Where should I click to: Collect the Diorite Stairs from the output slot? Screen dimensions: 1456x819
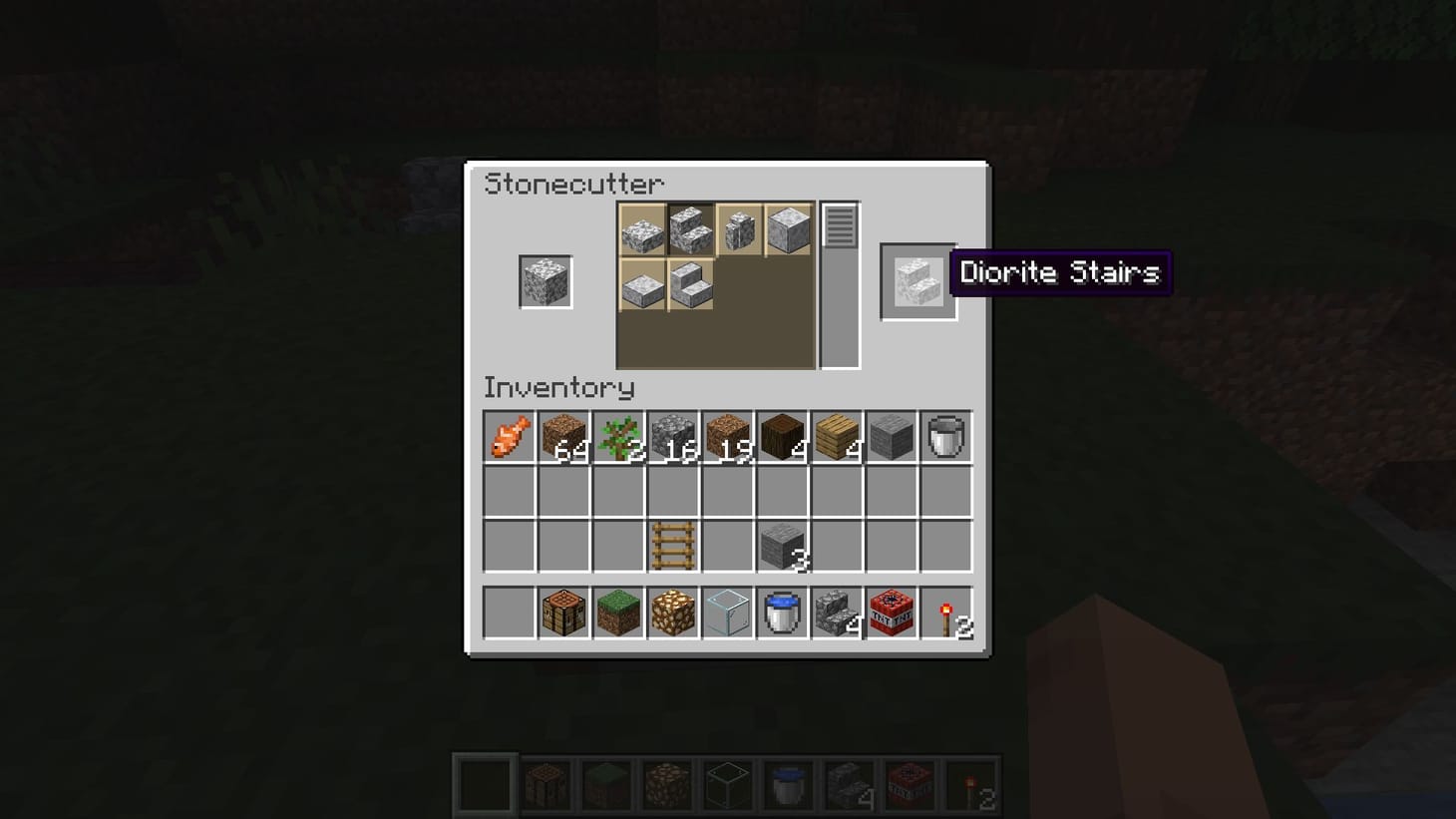click(915, 280)
